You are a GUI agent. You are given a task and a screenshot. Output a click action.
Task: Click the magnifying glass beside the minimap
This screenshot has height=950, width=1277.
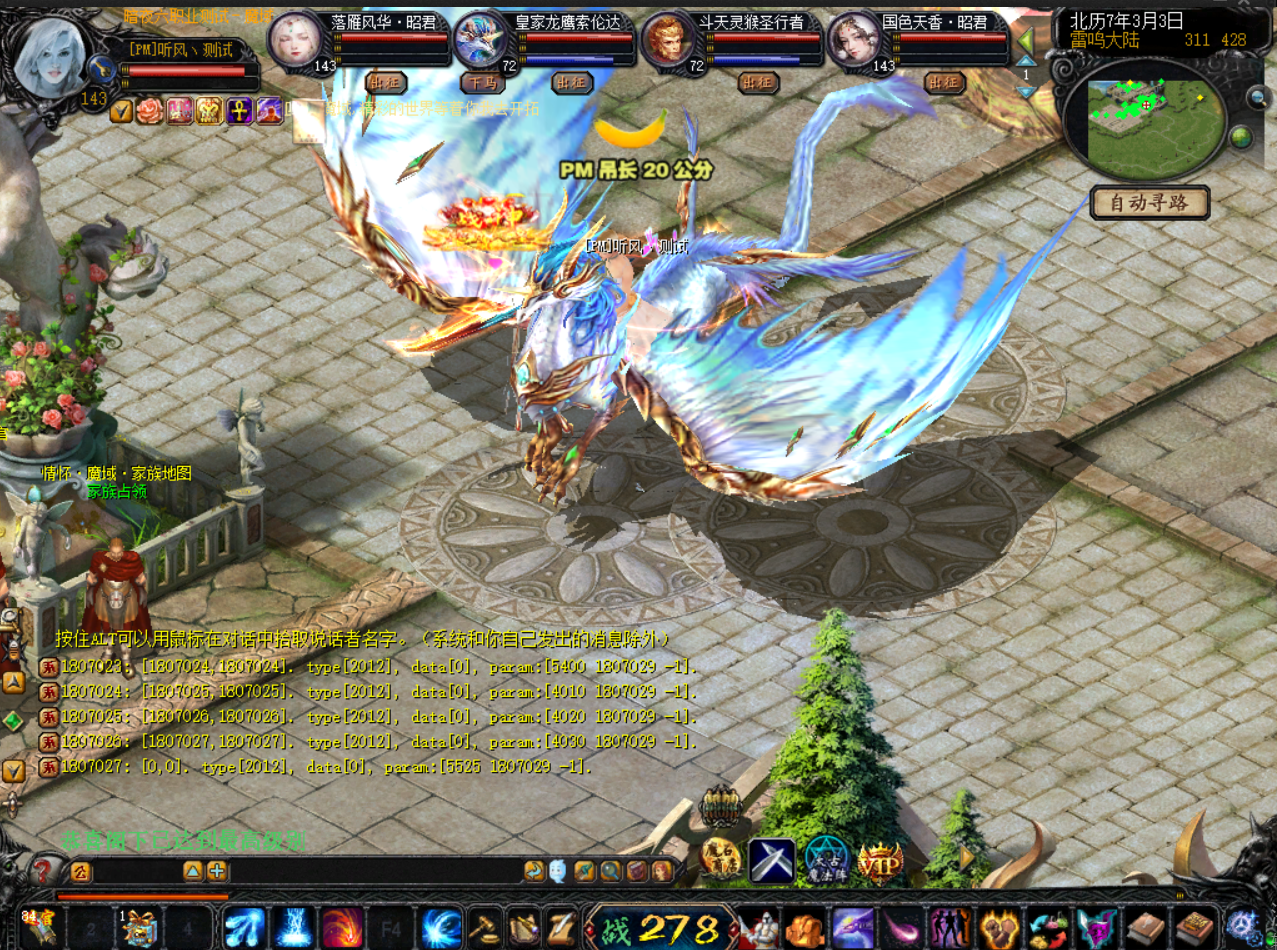click(x=1258, y=97)
